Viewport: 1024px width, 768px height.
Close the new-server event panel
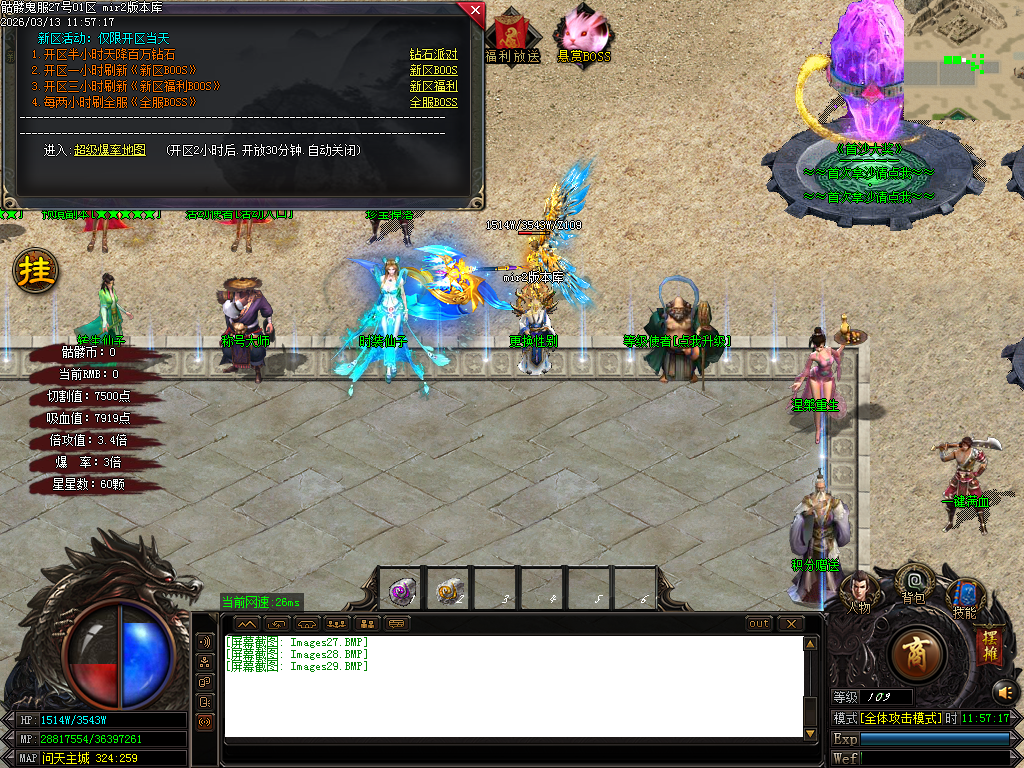474,11
